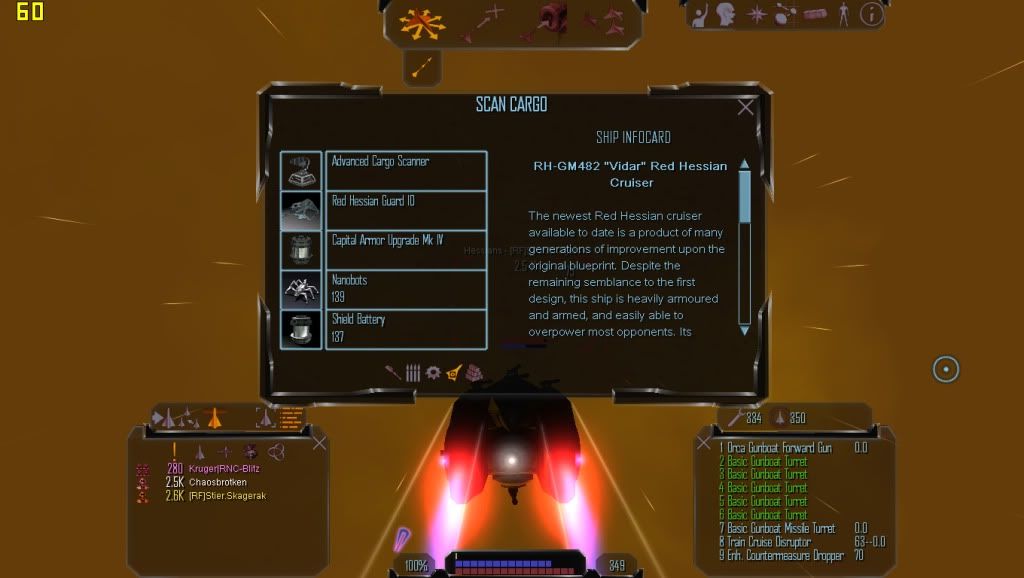The image size is (1024, 578).
Task: Open the compass star nav map icon
Action: tap(757, 14)
